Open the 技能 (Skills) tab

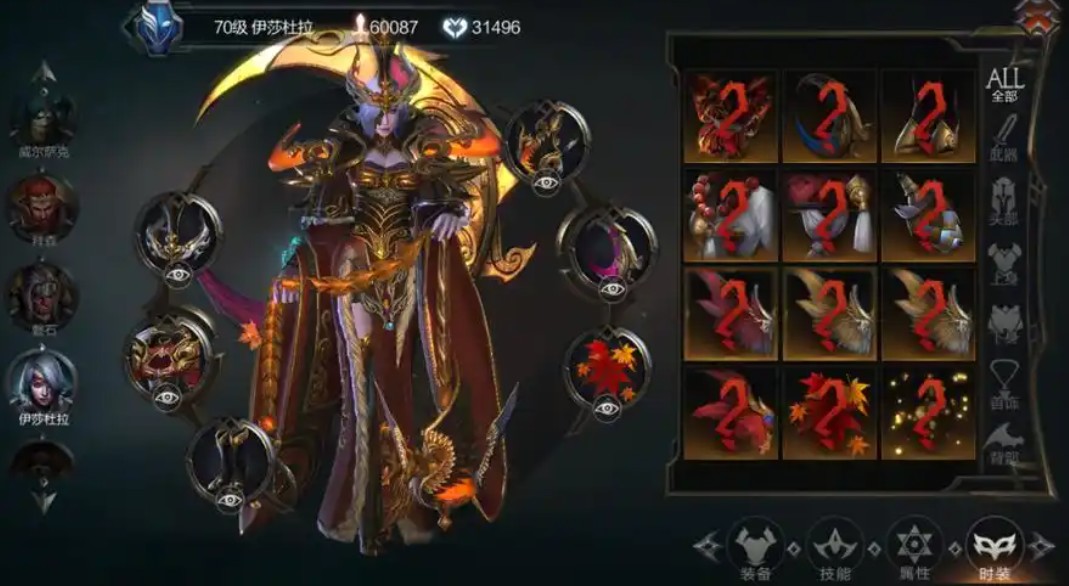835,546
